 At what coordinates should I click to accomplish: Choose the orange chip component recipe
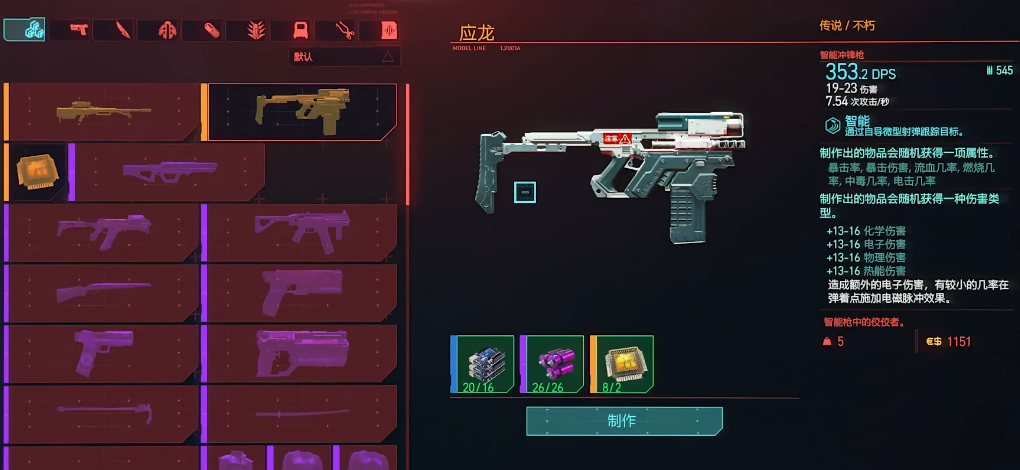[38, 171]
